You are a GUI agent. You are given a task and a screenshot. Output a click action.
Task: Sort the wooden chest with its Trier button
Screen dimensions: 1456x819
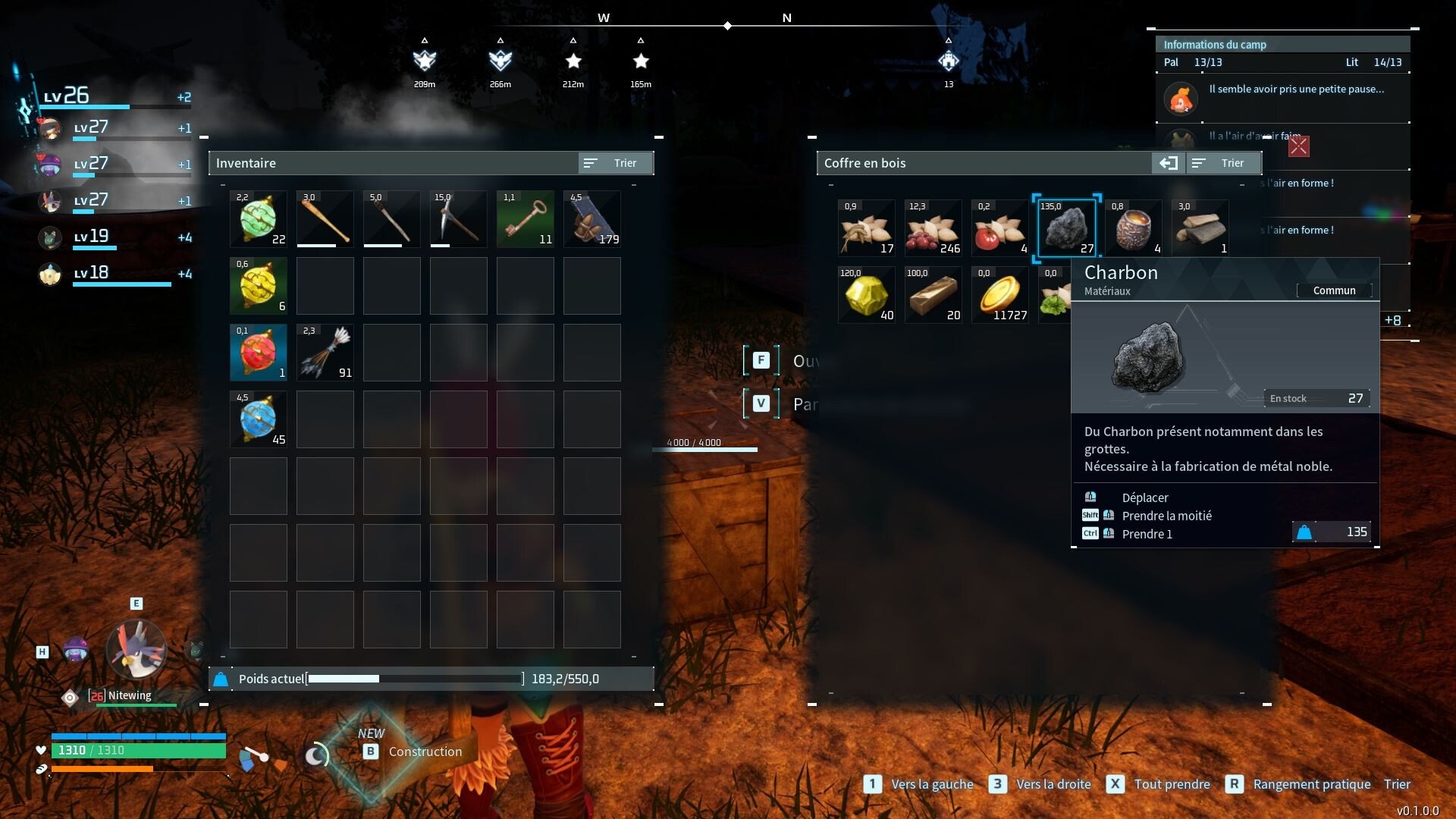(1222, 163)
